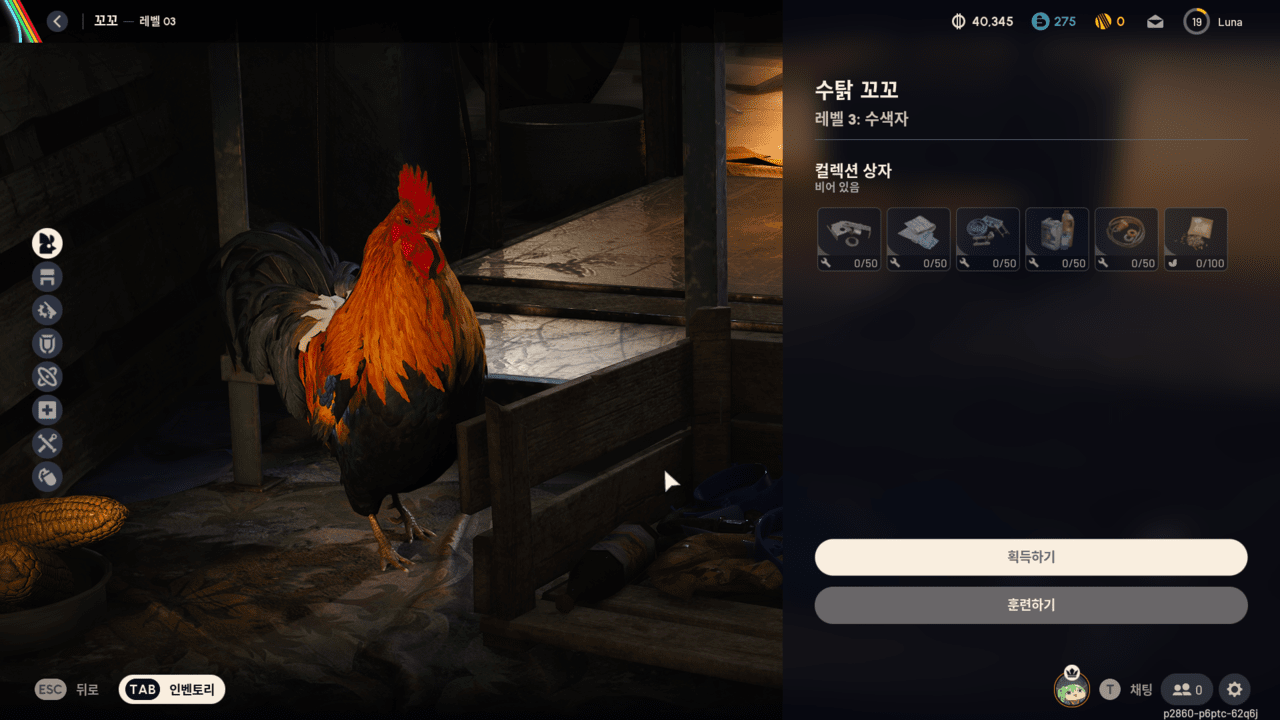Click the 훈련하기 button
The height and width of the screenshot is (720, 1280).
1031,605
